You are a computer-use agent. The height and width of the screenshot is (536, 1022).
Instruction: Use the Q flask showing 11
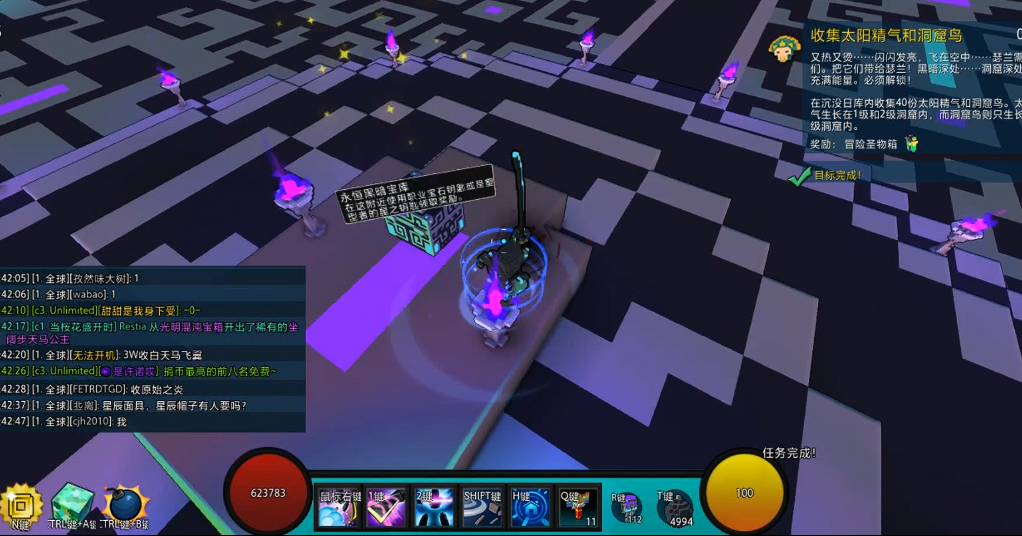click(578, 507)
